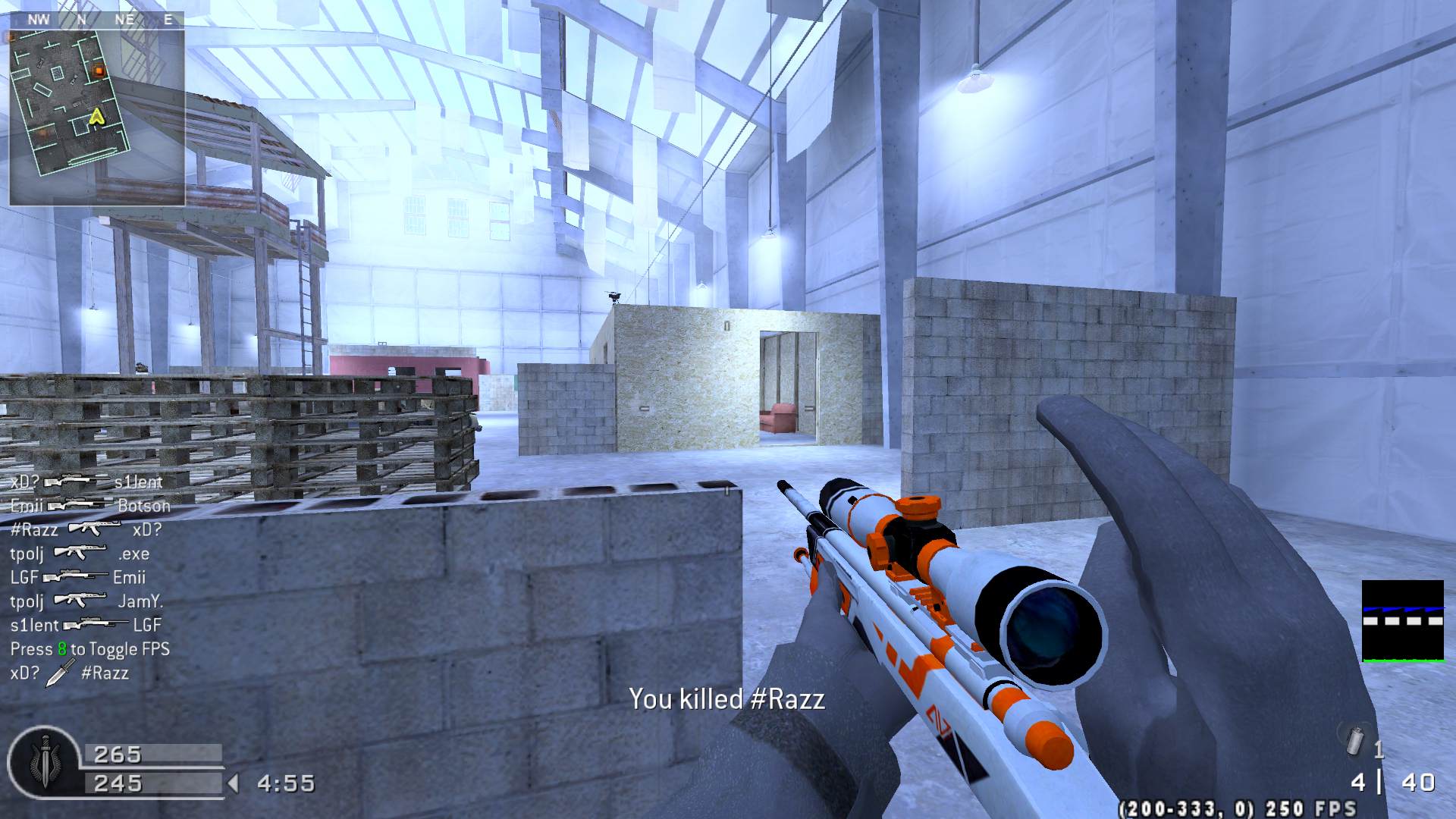Select the grenade icon above the ammo
1456x819 pixels.
1354,739
